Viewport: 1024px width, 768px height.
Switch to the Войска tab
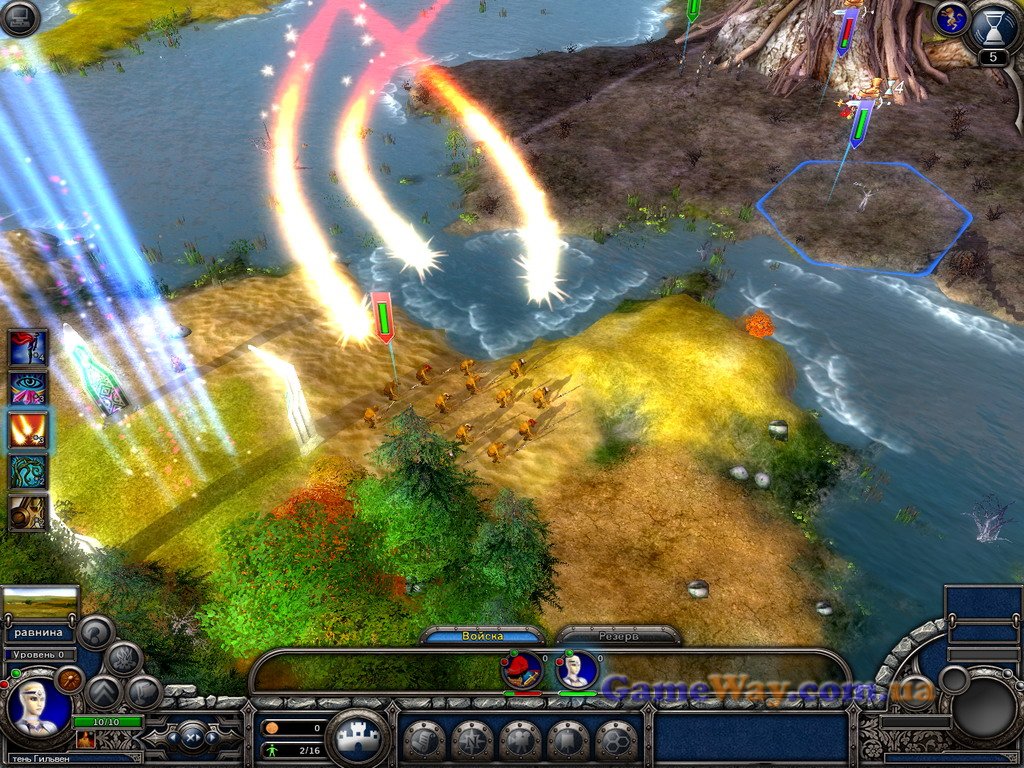click(x=484, y=636)
